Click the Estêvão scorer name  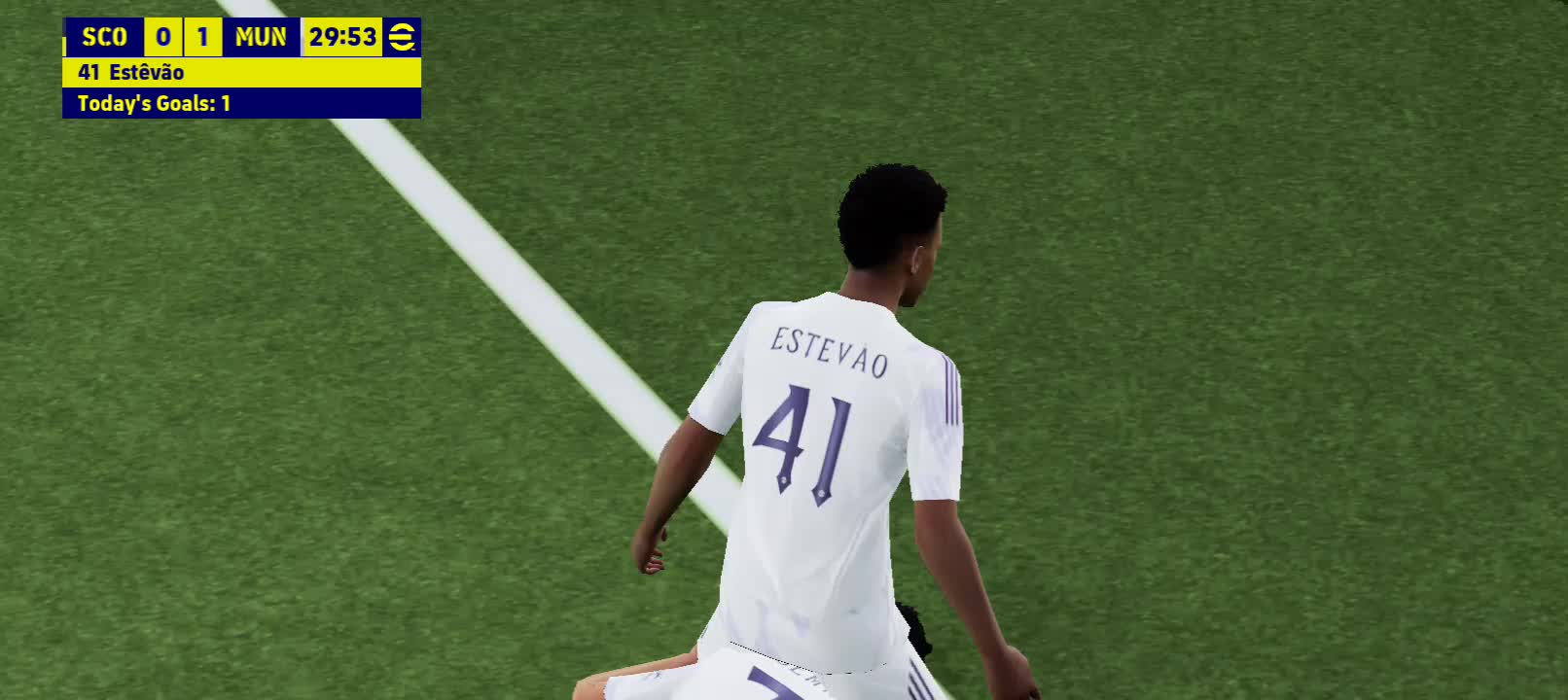(x=146, y=71)
